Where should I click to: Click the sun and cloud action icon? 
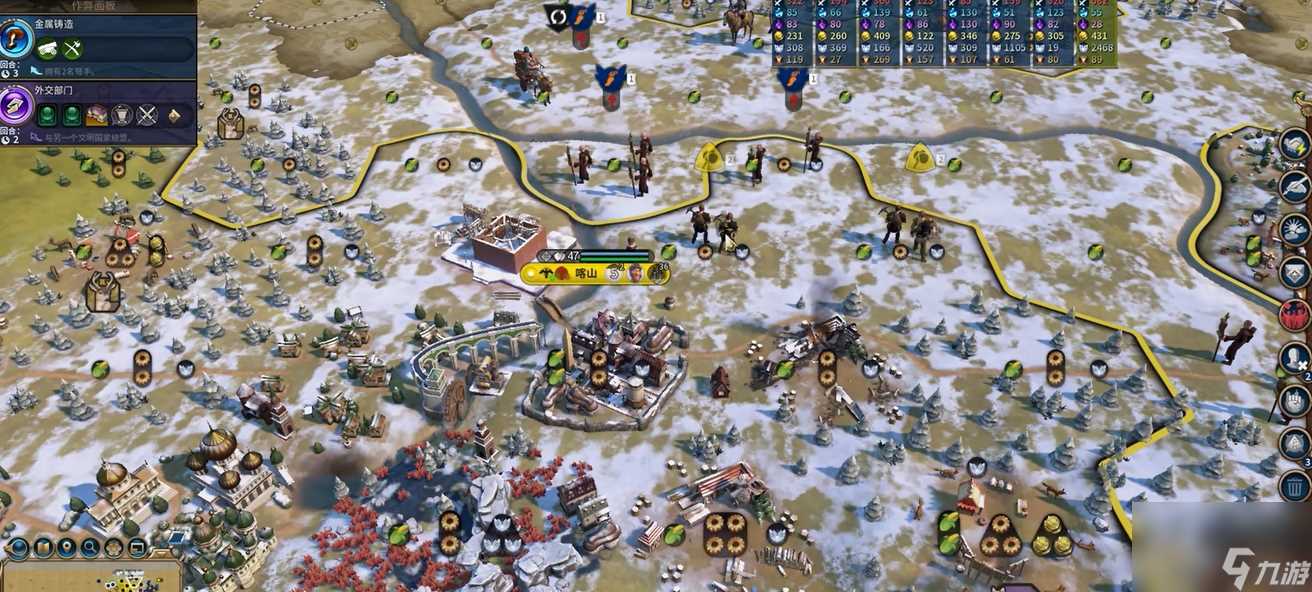coord(1295,229)
